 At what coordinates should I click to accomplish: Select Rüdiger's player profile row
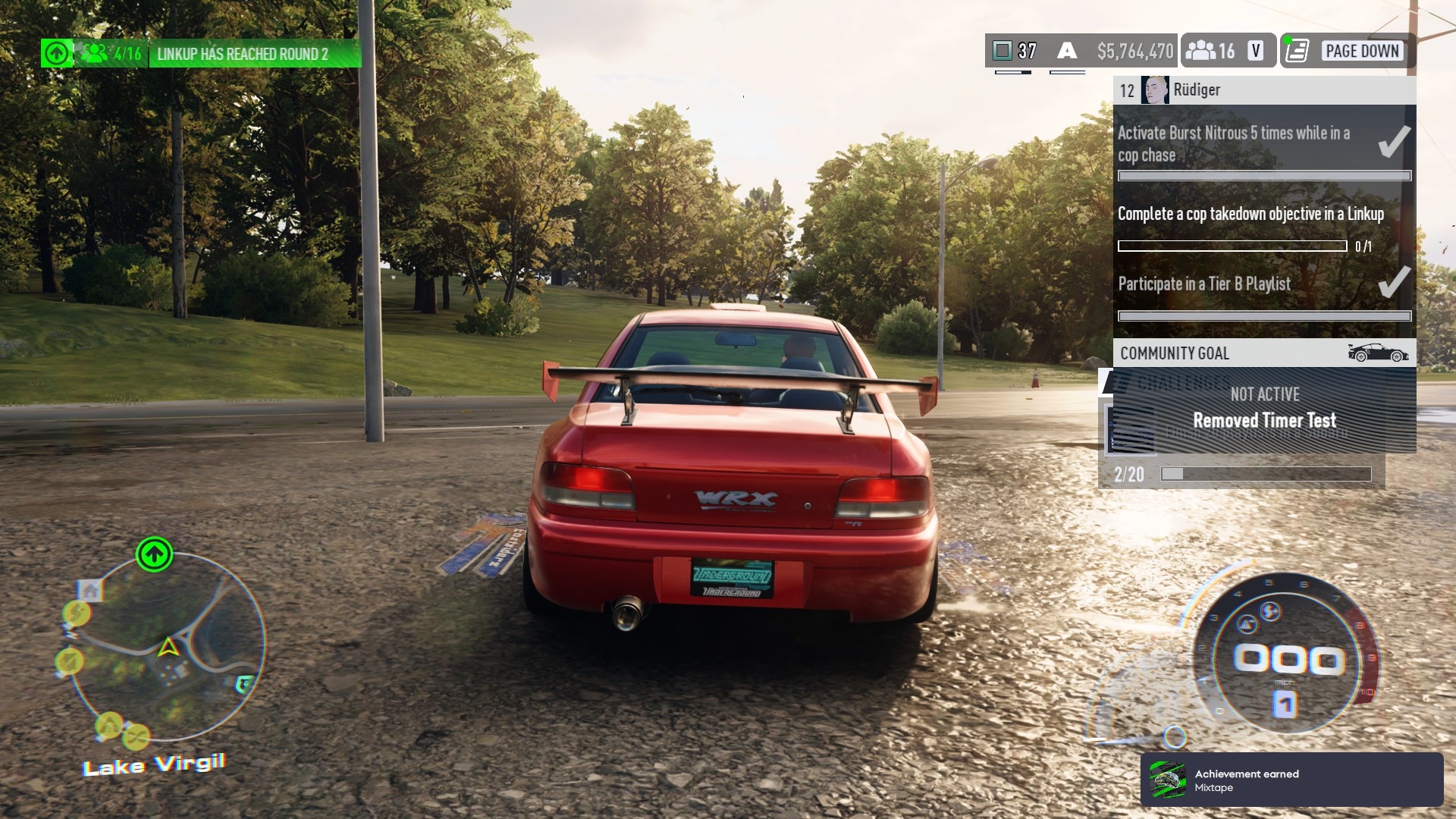tap(1263, 90)
